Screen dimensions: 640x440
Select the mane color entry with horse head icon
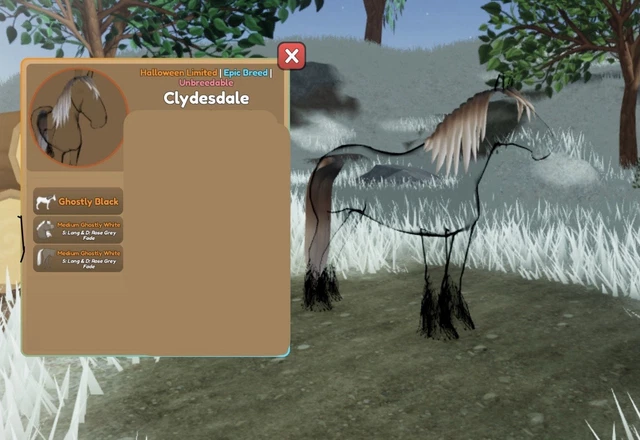coord(78,230)
